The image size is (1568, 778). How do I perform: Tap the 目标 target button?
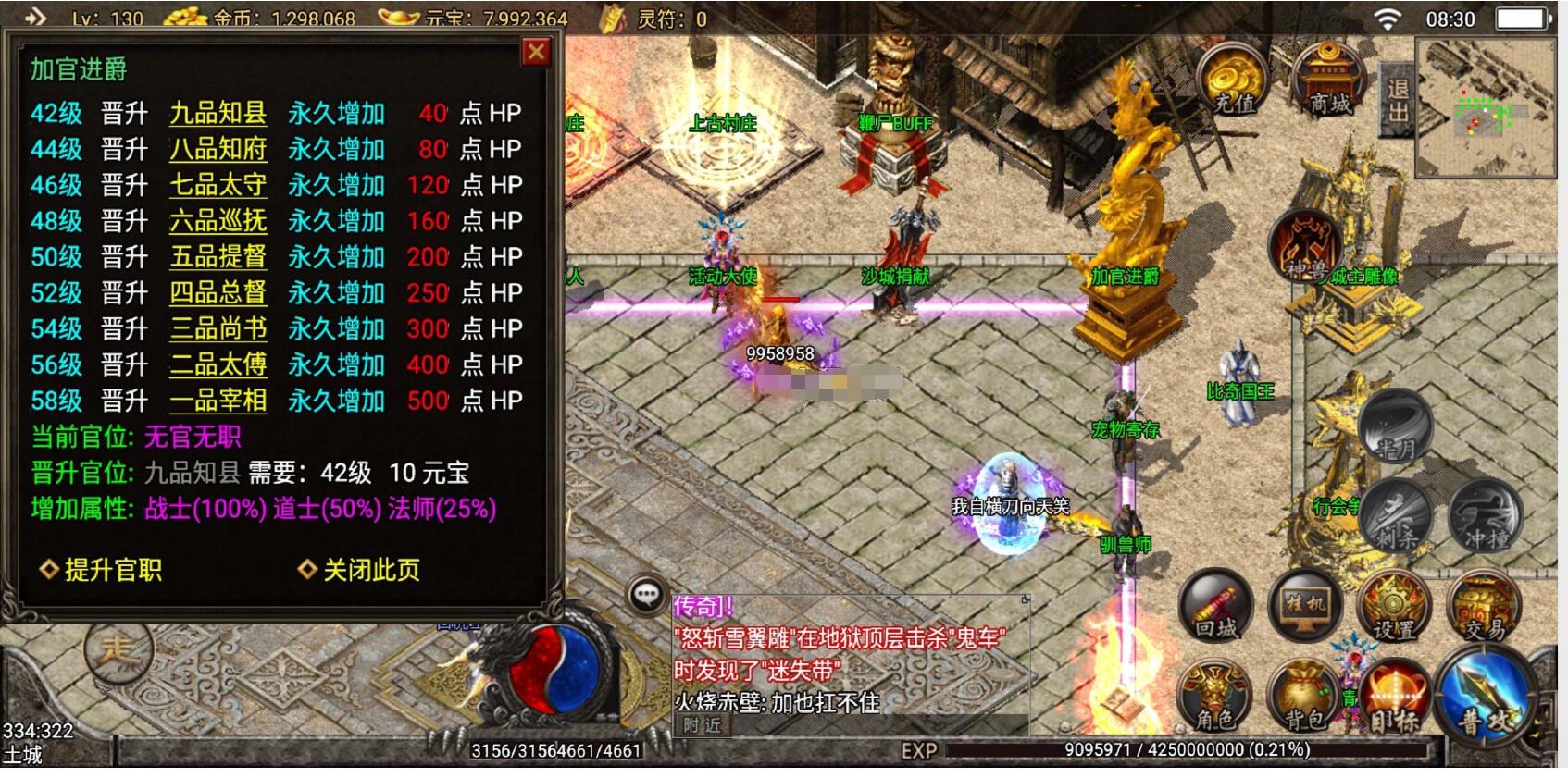(1395, 698)
